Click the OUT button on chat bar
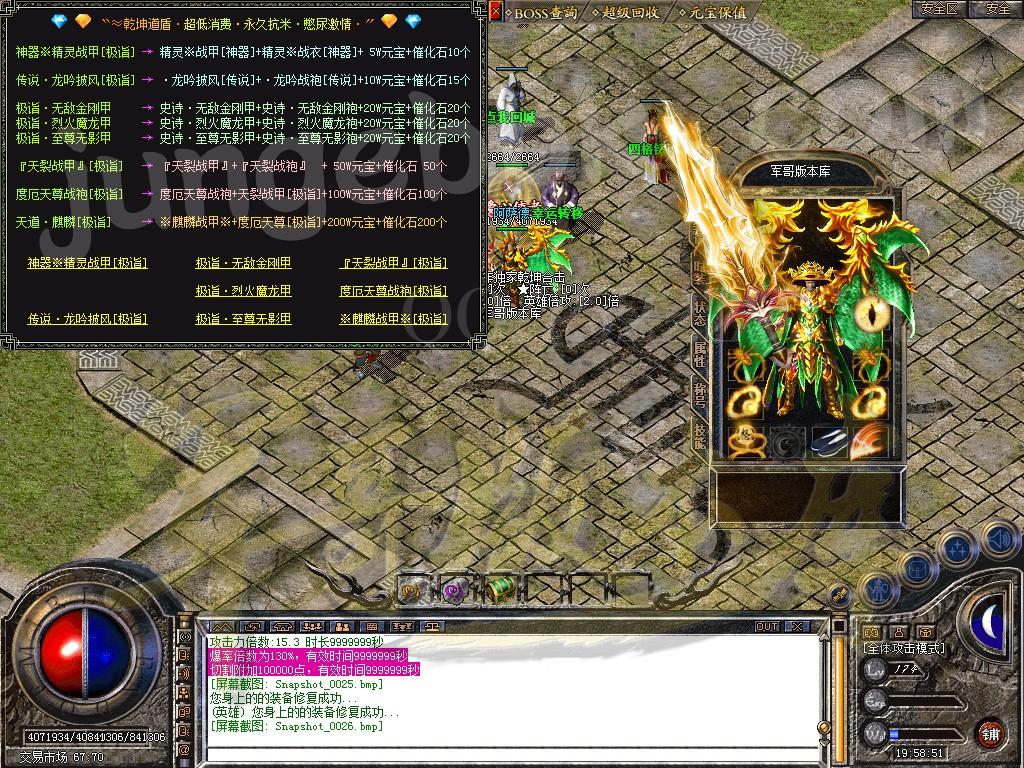Screen dimensions: 1024x768 767,626
